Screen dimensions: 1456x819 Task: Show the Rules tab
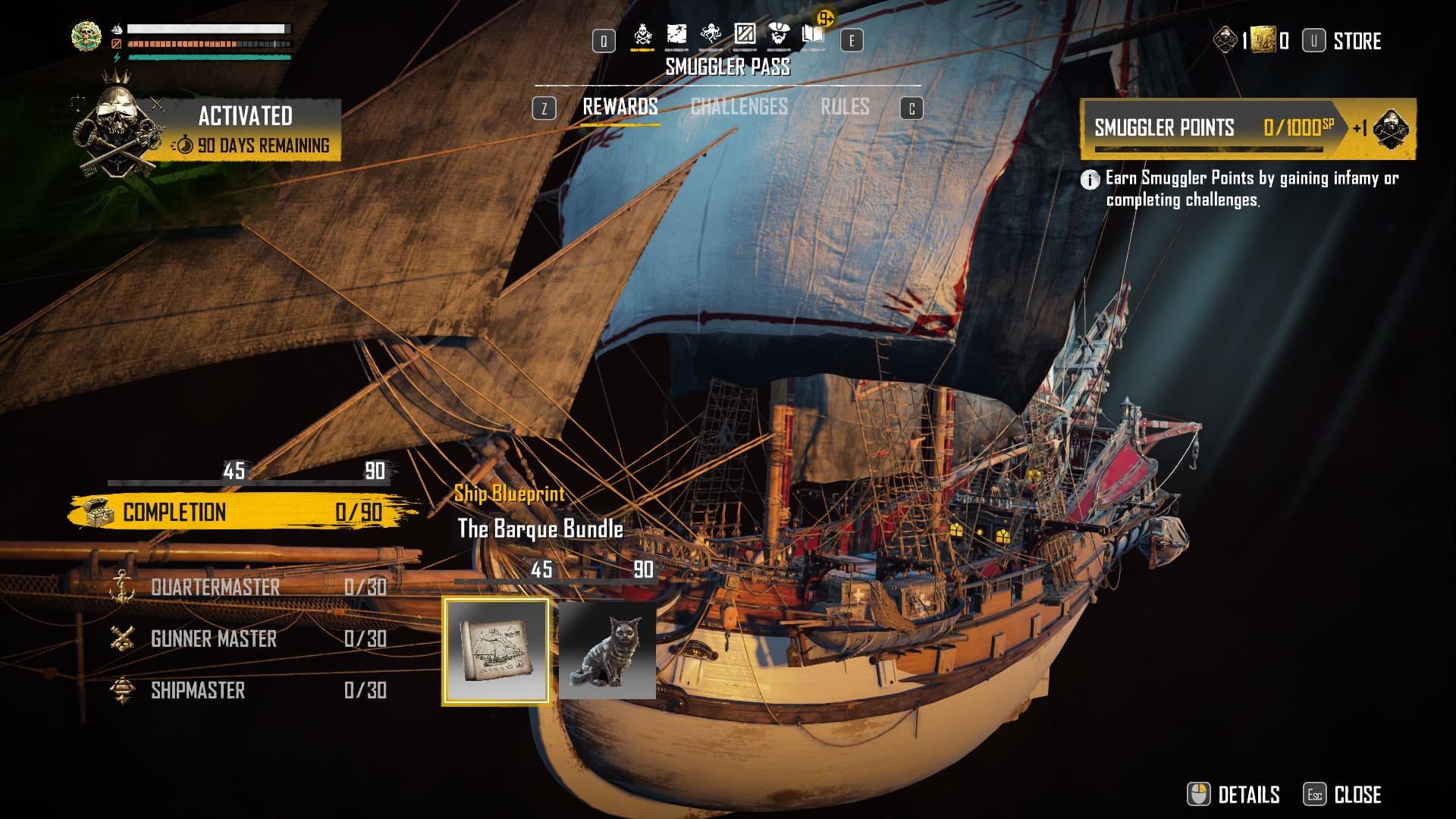(844, 107)
